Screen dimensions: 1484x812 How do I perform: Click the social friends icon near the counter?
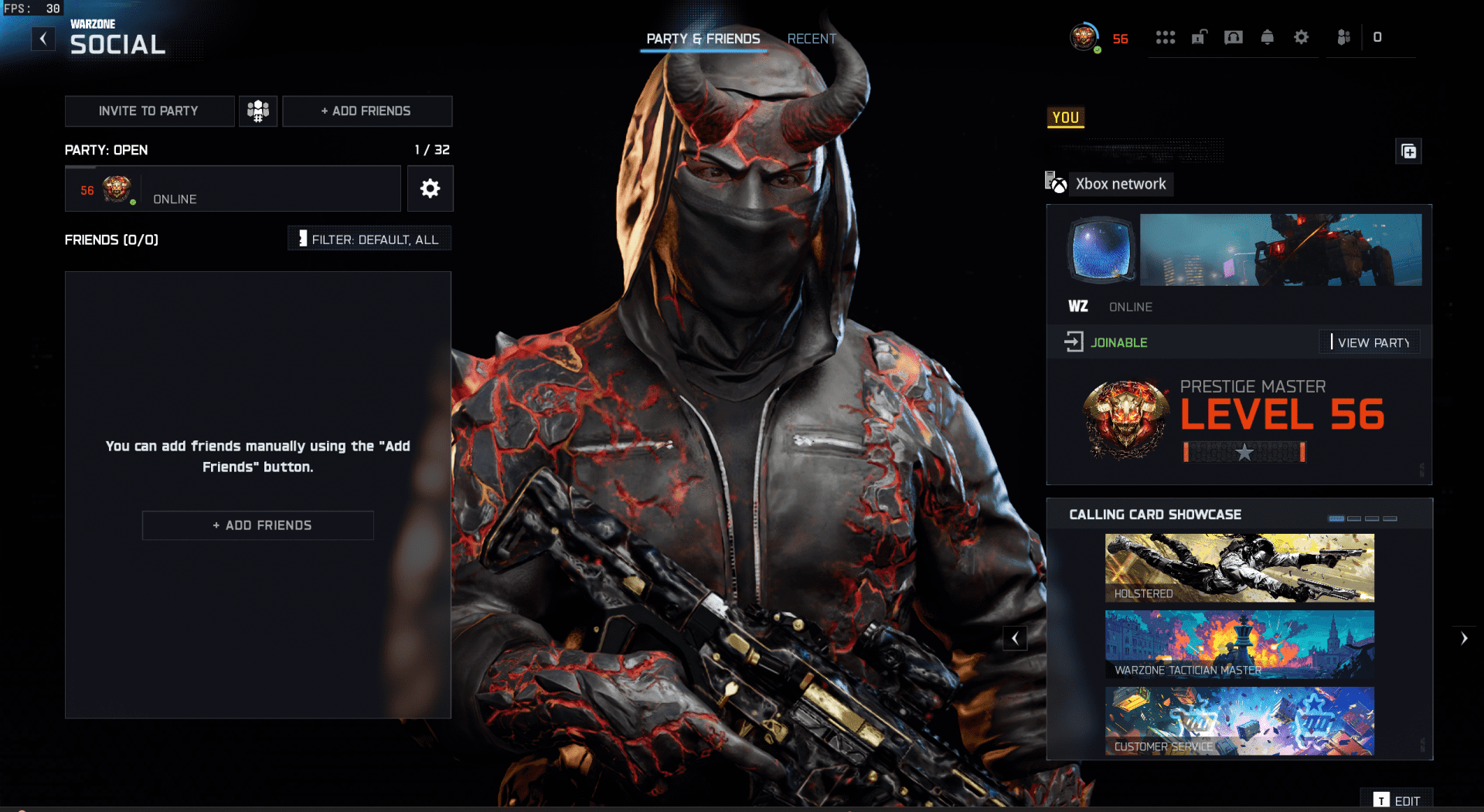pyautogui.click(x=1344, y=37)
